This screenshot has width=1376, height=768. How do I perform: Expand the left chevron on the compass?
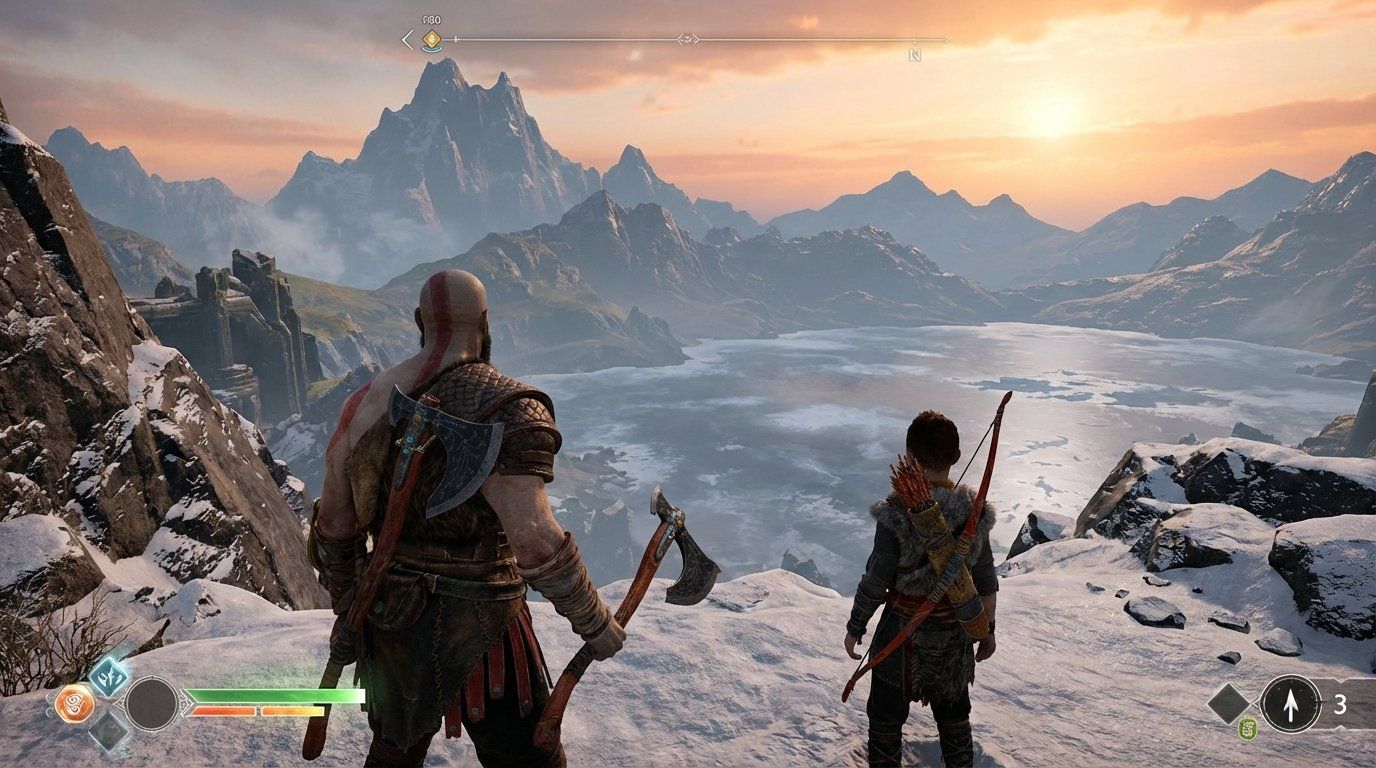pyautogui.click(x=406, y=38)
